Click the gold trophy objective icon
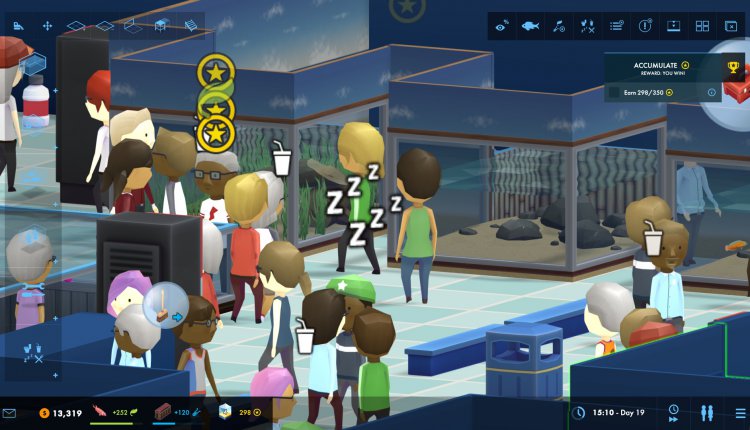 click(733, 69)
